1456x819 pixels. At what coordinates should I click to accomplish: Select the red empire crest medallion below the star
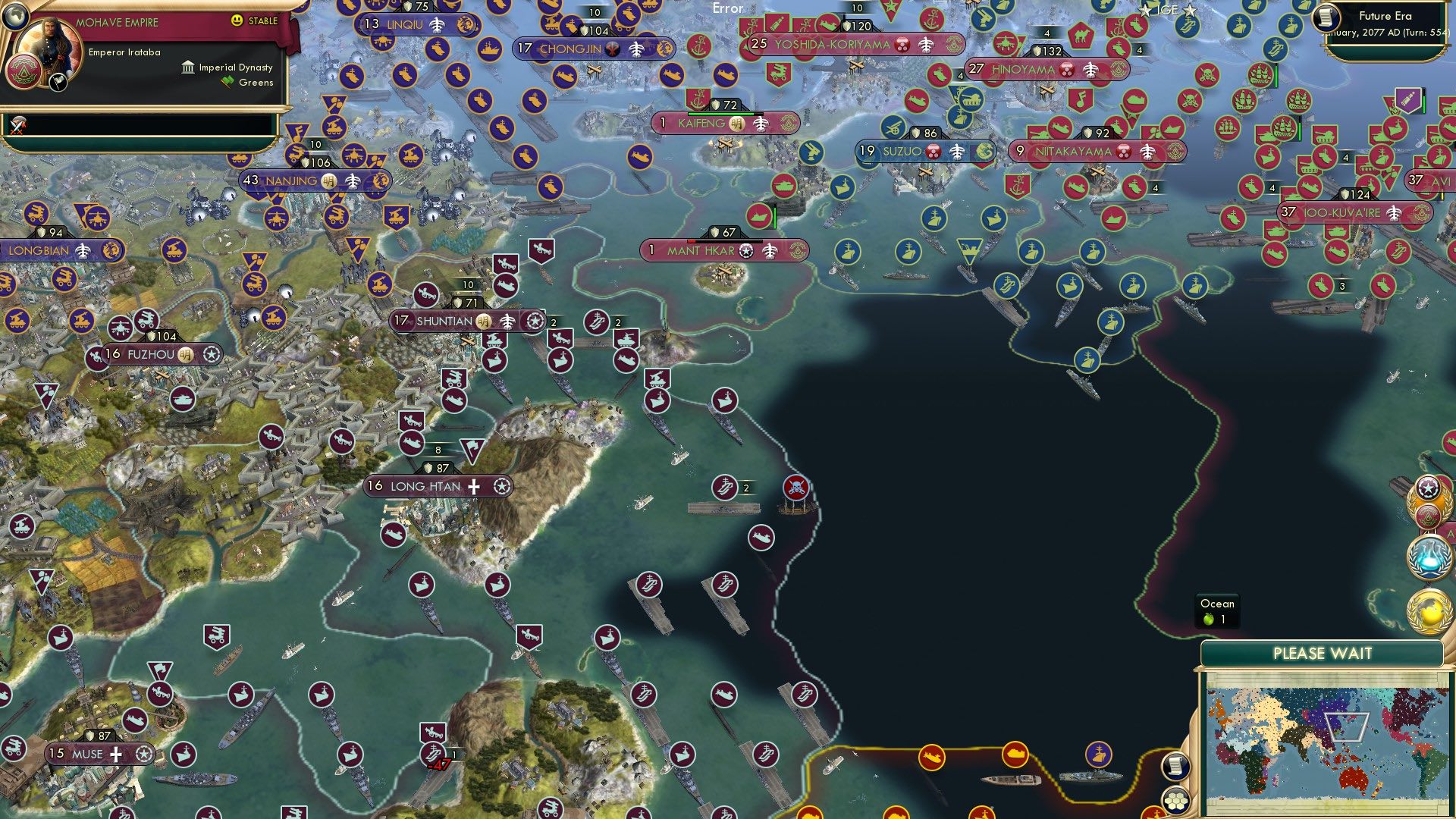click(x=1429, y=517)
